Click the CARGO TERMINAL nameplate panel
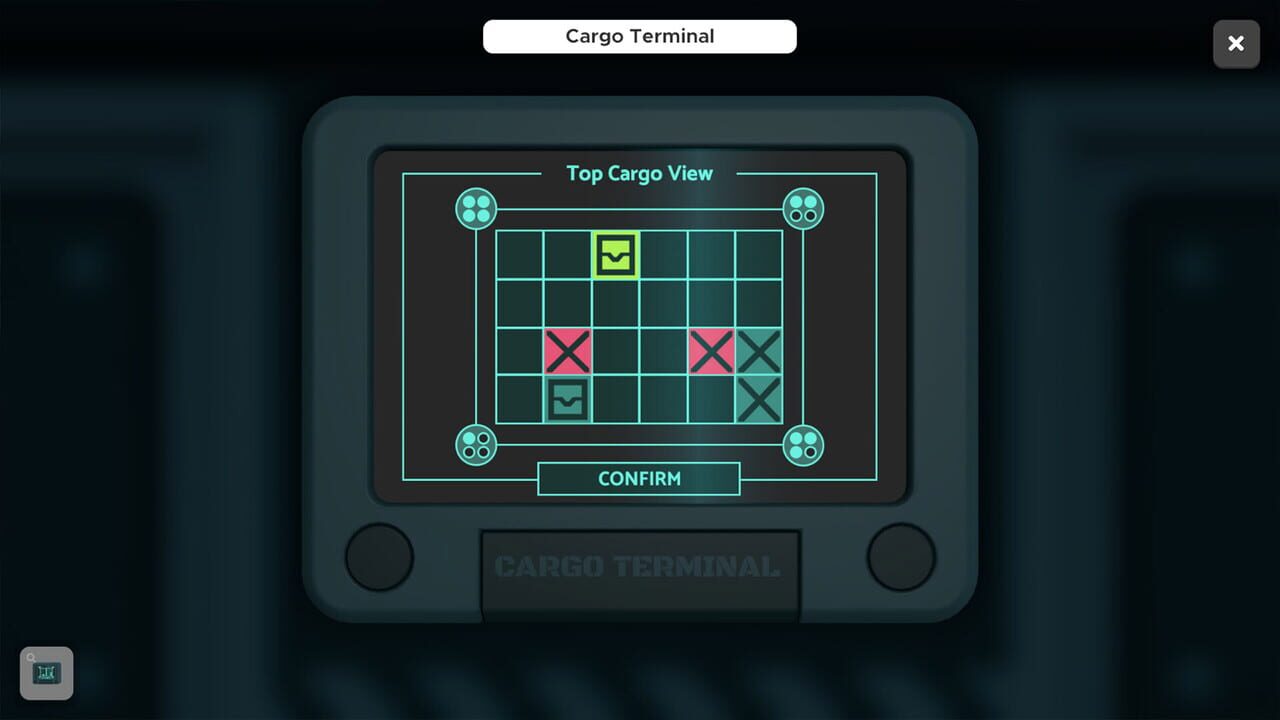Viewport: 1280px width, 720px height. coord(639,566)
